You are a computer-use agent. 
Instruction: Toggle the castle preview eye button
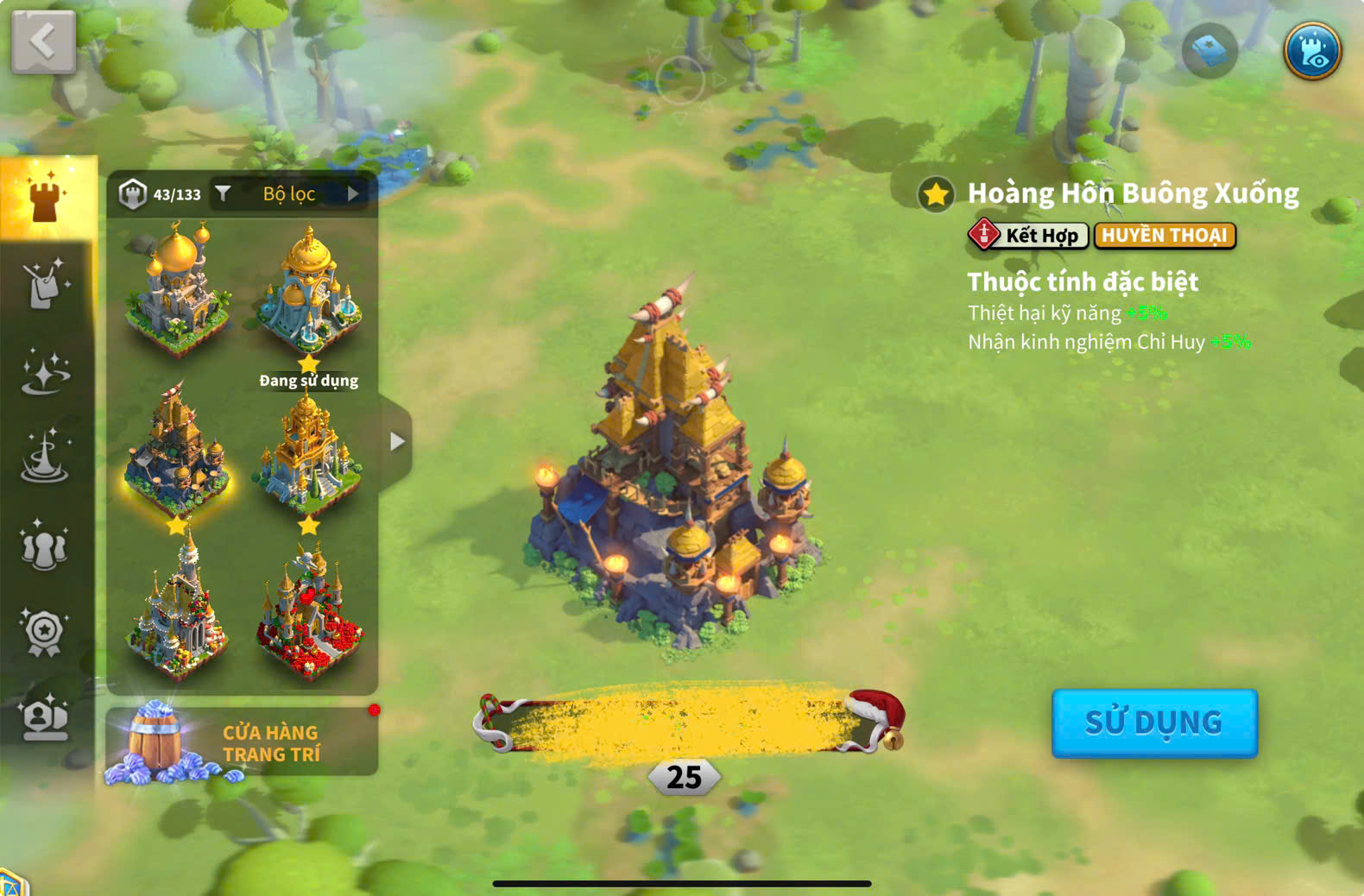tap(1311, 51)
